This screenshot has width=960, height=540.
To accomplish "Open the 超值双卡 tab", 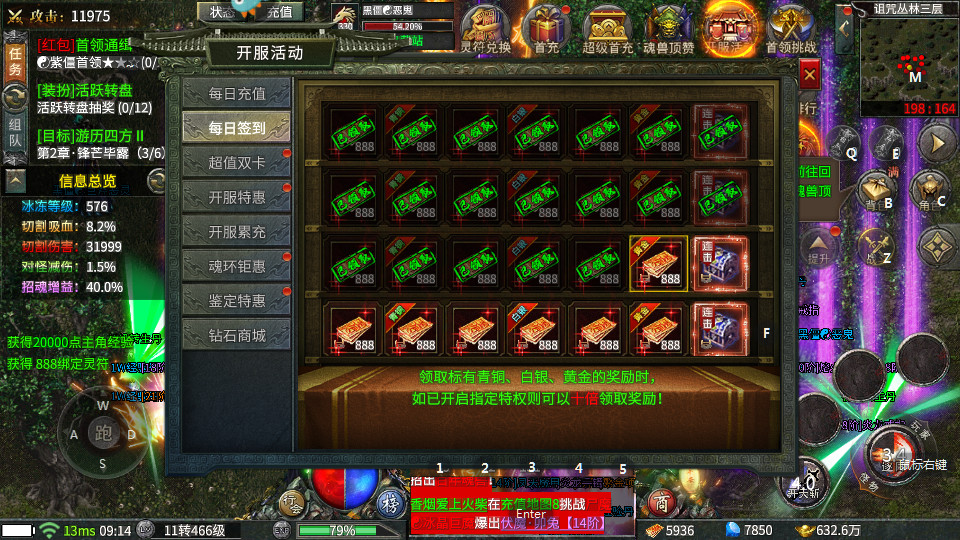I will (x=237, y=163).
